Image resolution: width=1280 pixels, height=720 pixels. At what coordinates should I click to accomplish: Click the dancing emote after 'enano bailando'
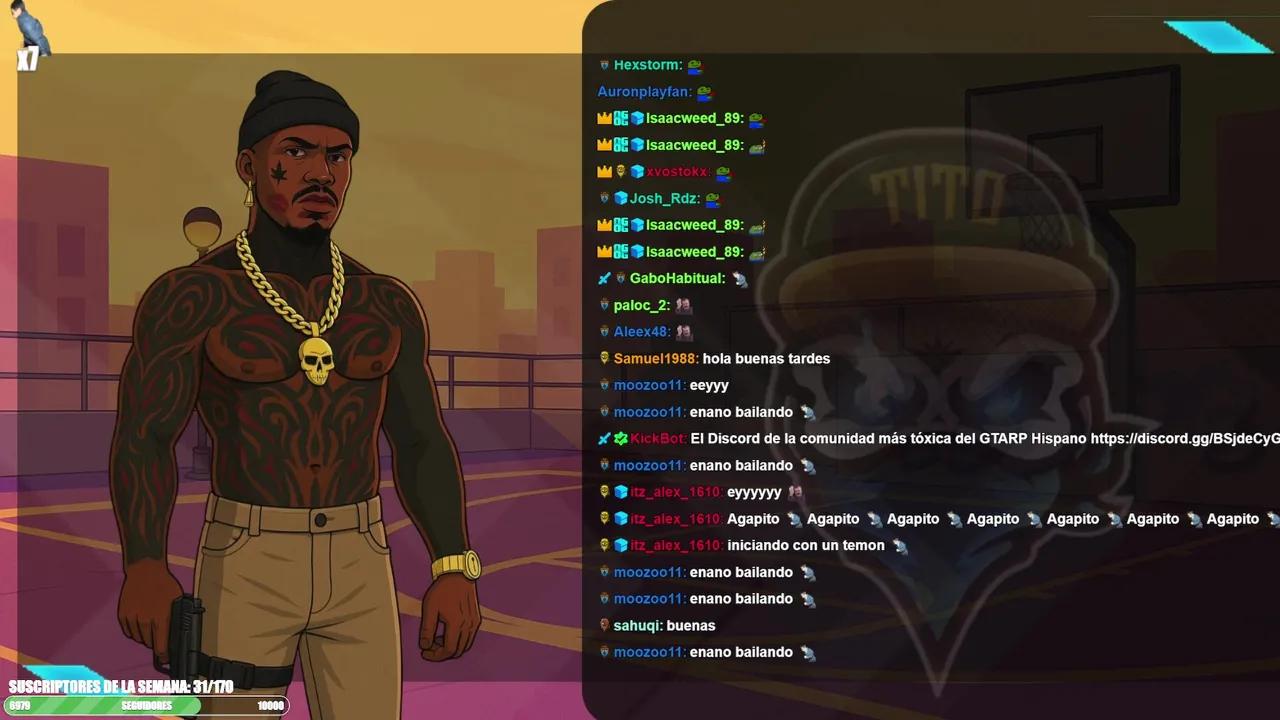tap(808, 412)
